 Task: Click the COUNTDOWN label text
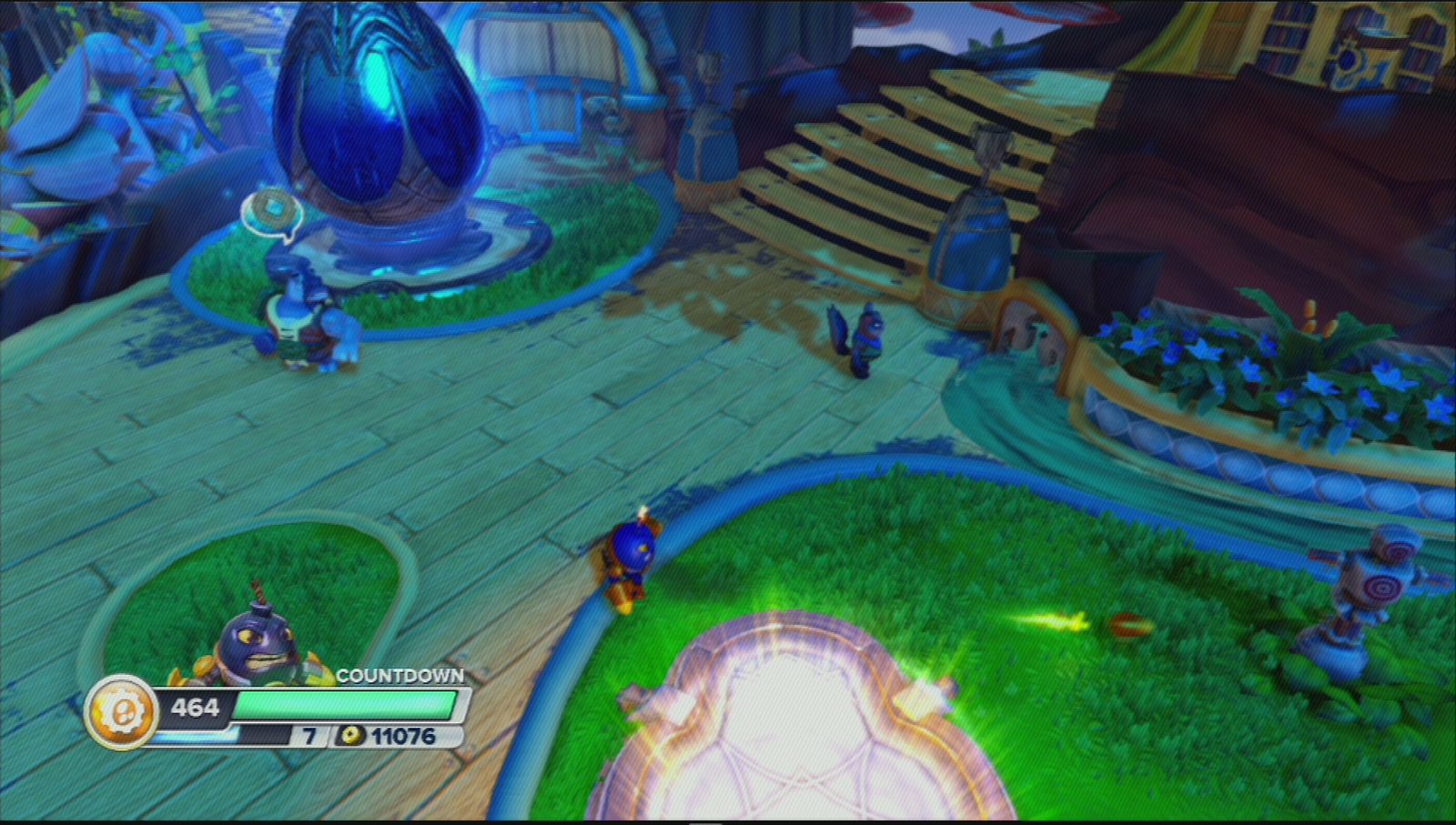[x=399, y=677]
